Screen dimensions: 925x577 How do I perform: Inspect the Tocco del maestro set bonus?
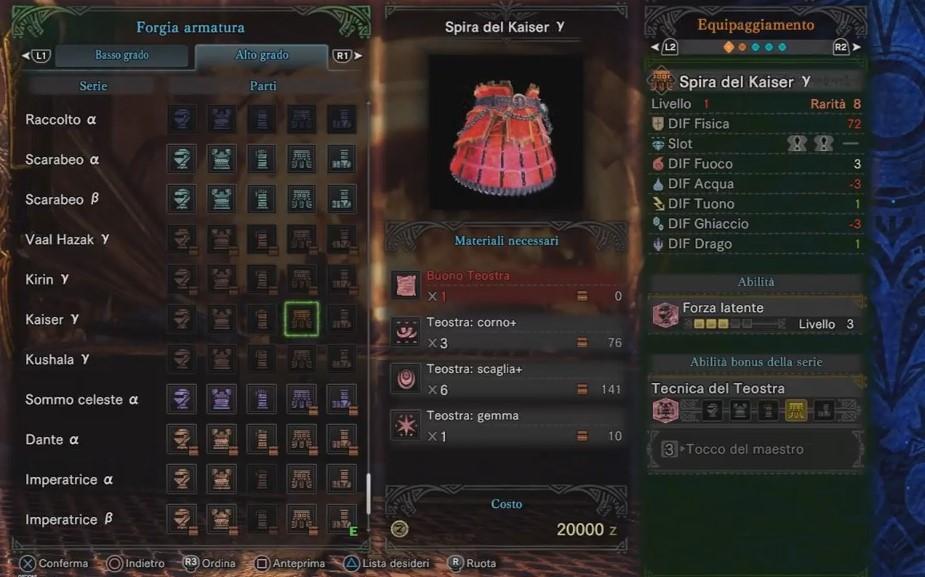[756, 450]
